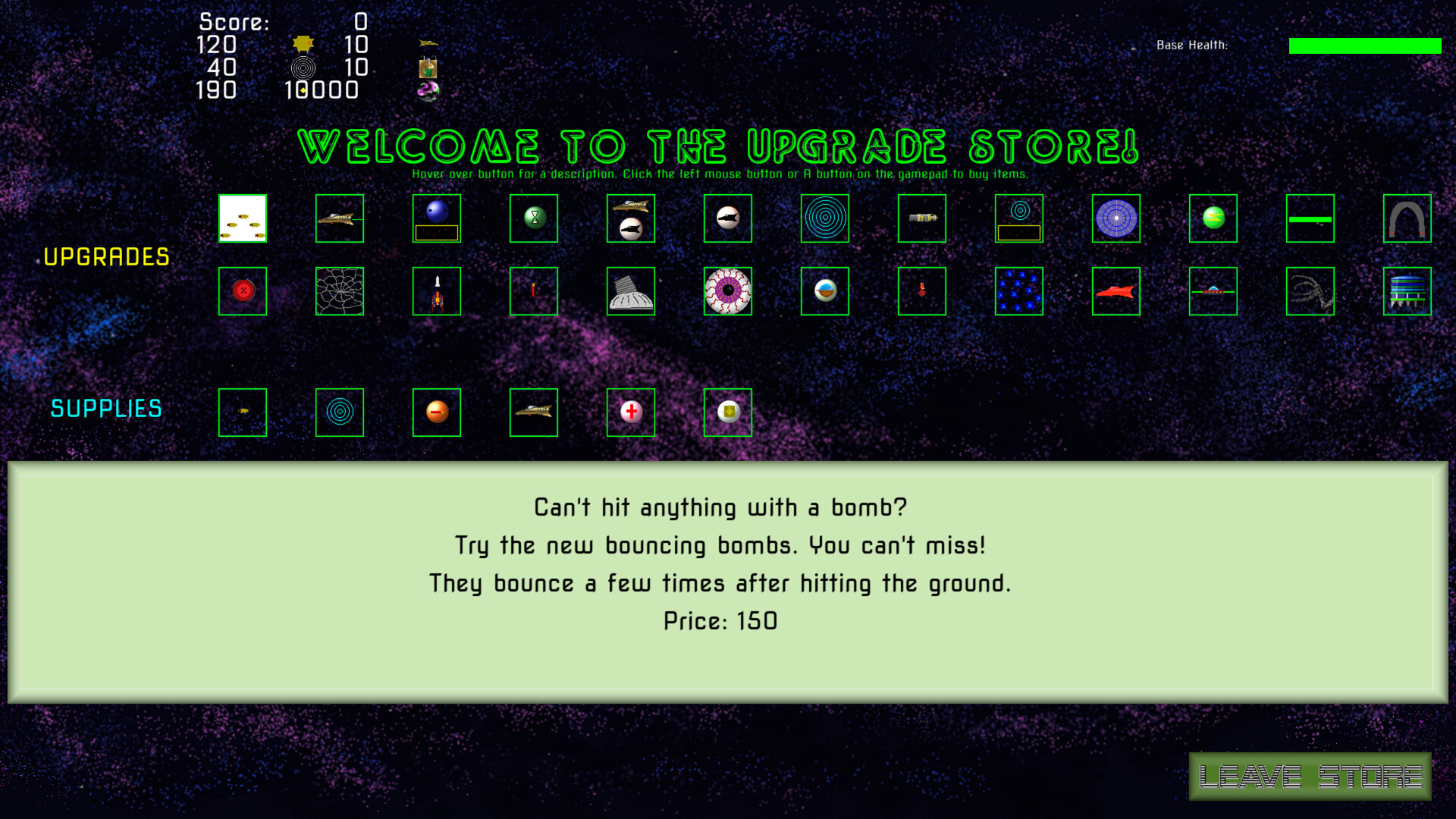The image size is (1456, 819).
Task: Select the gold fighter ship upgrade
Action: [339, 218]
